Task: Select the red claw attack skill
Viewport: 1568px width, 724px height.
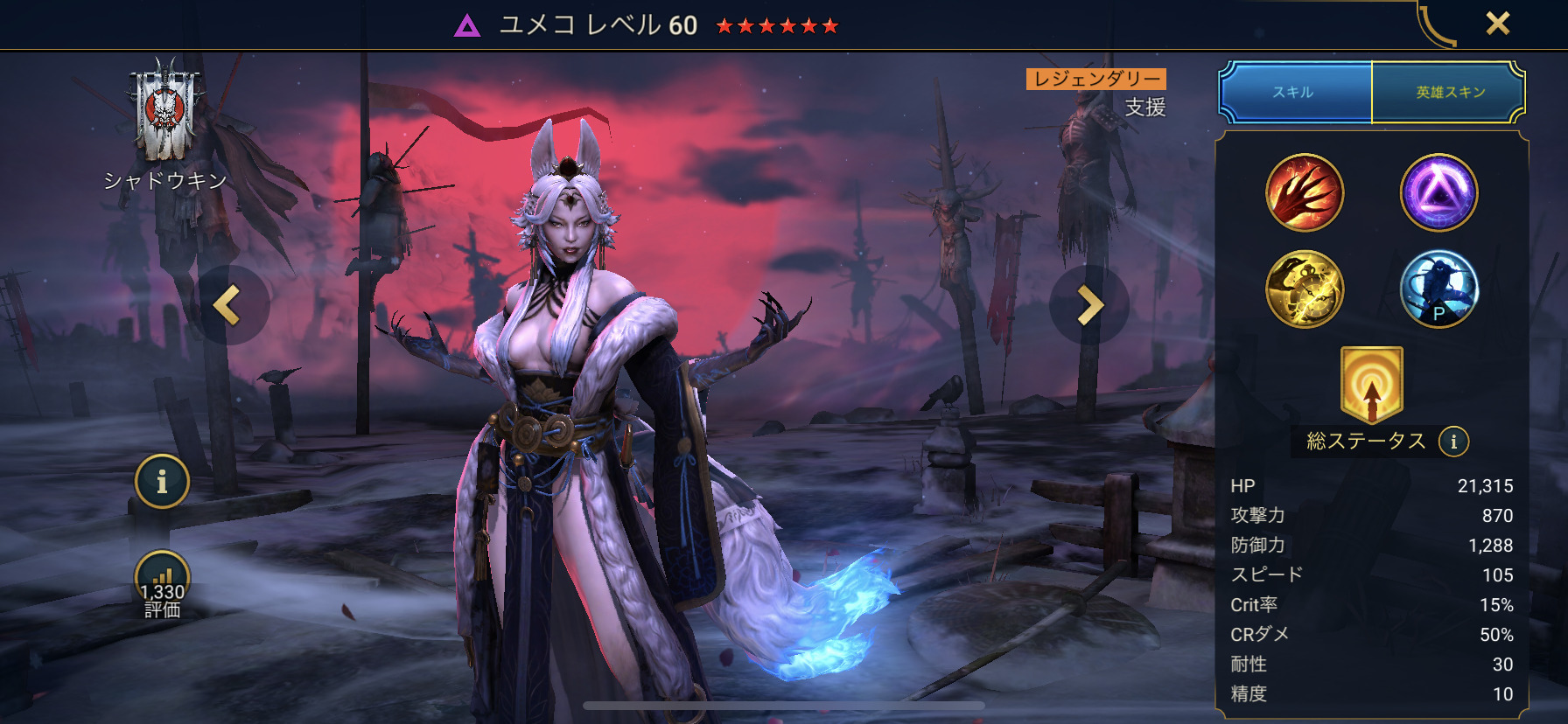Action: tap(1305, 192)
